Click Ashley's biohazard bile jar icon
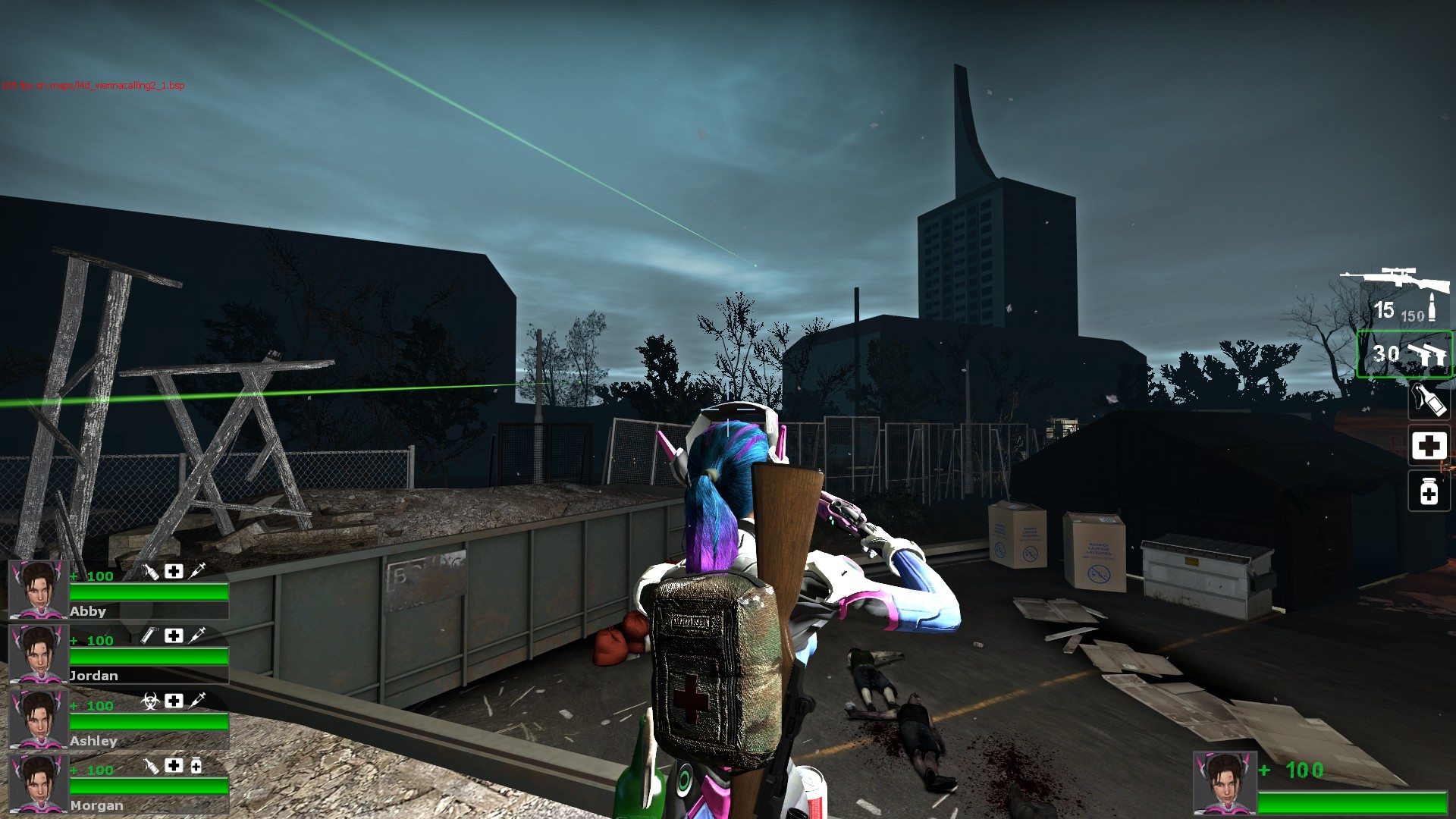 click(x=150, y=701)
